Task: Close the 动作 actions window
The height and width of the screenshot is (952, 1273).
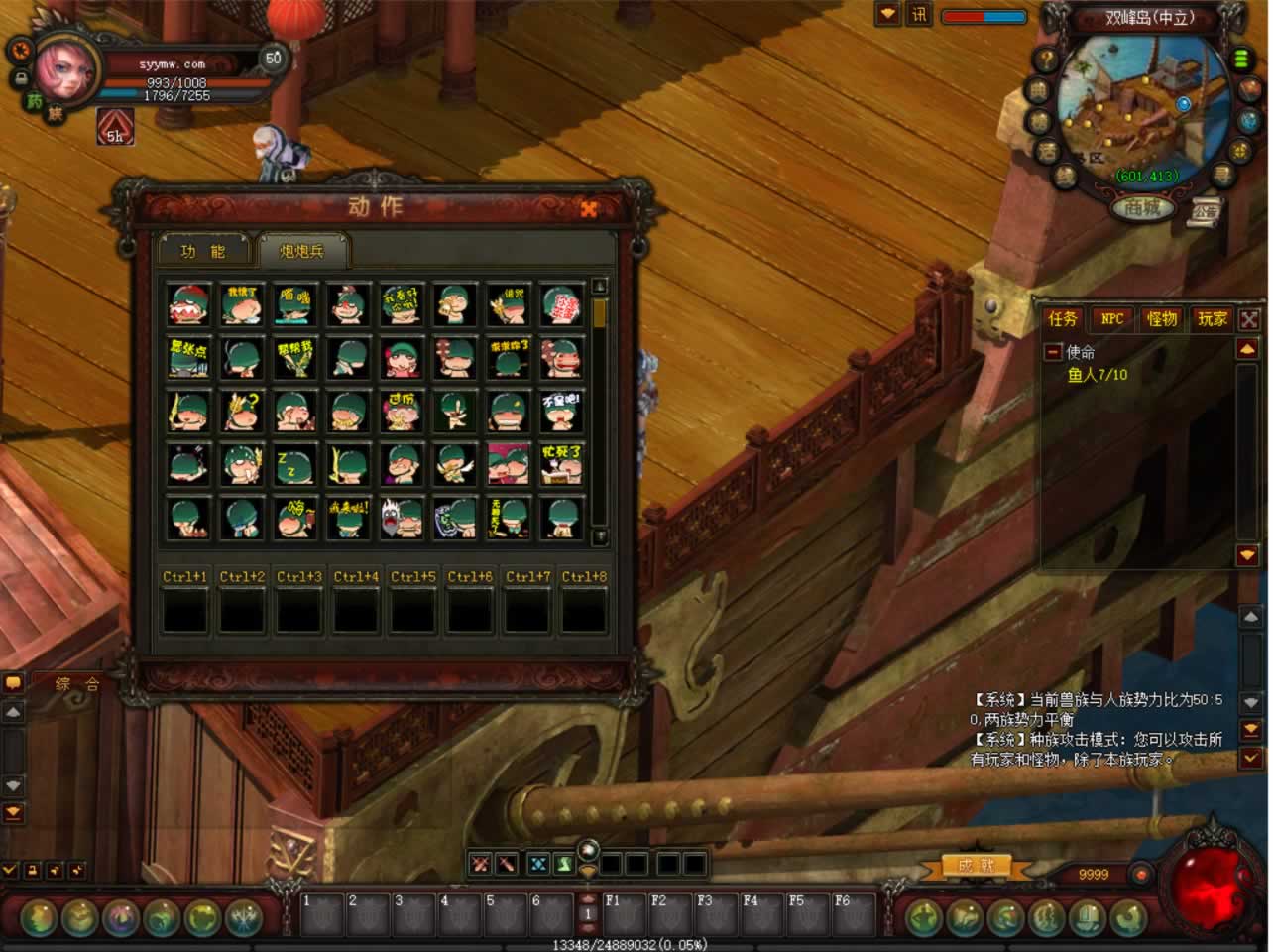Action: click(589, 208)
